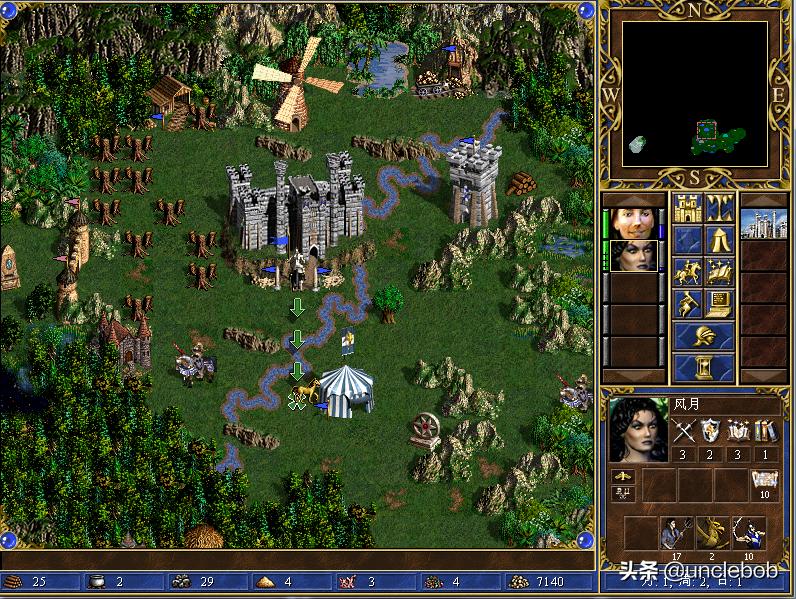
Task: Open the Kingdom Overview castle button
Action: pos(686,208)
